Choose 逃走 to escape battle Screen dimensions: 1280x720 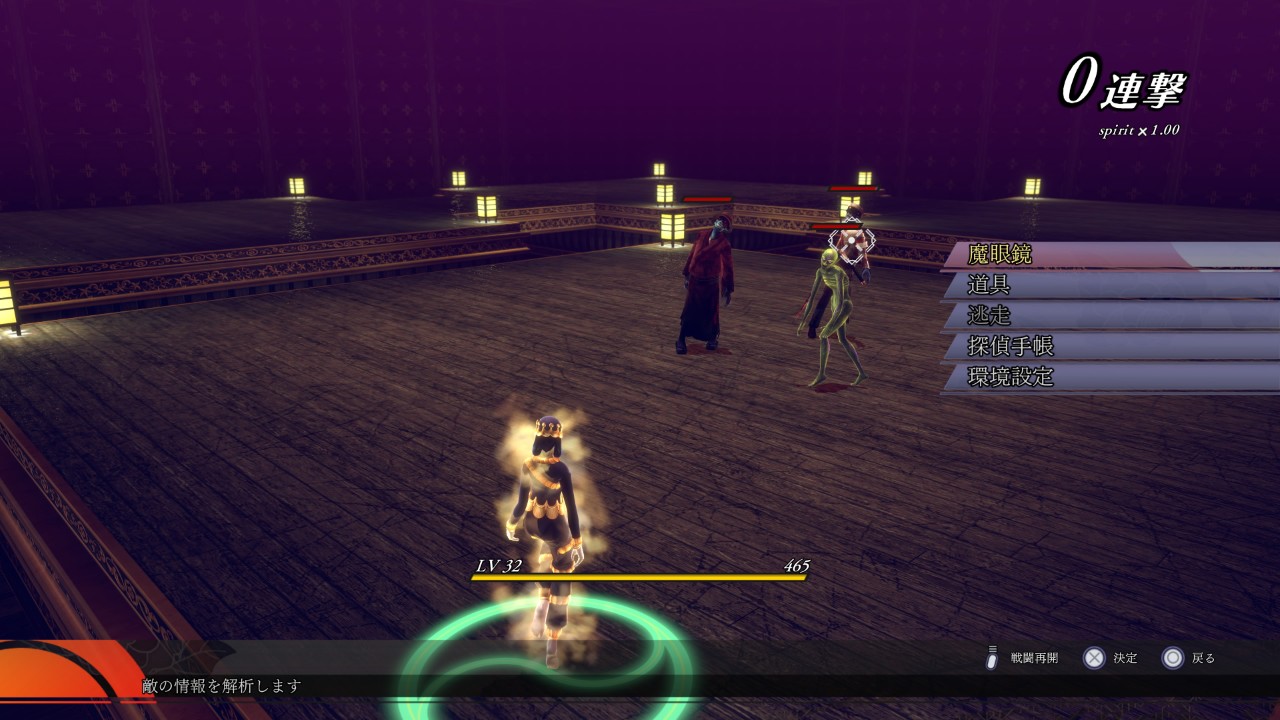pyautogui.click(x=989, y=316)
